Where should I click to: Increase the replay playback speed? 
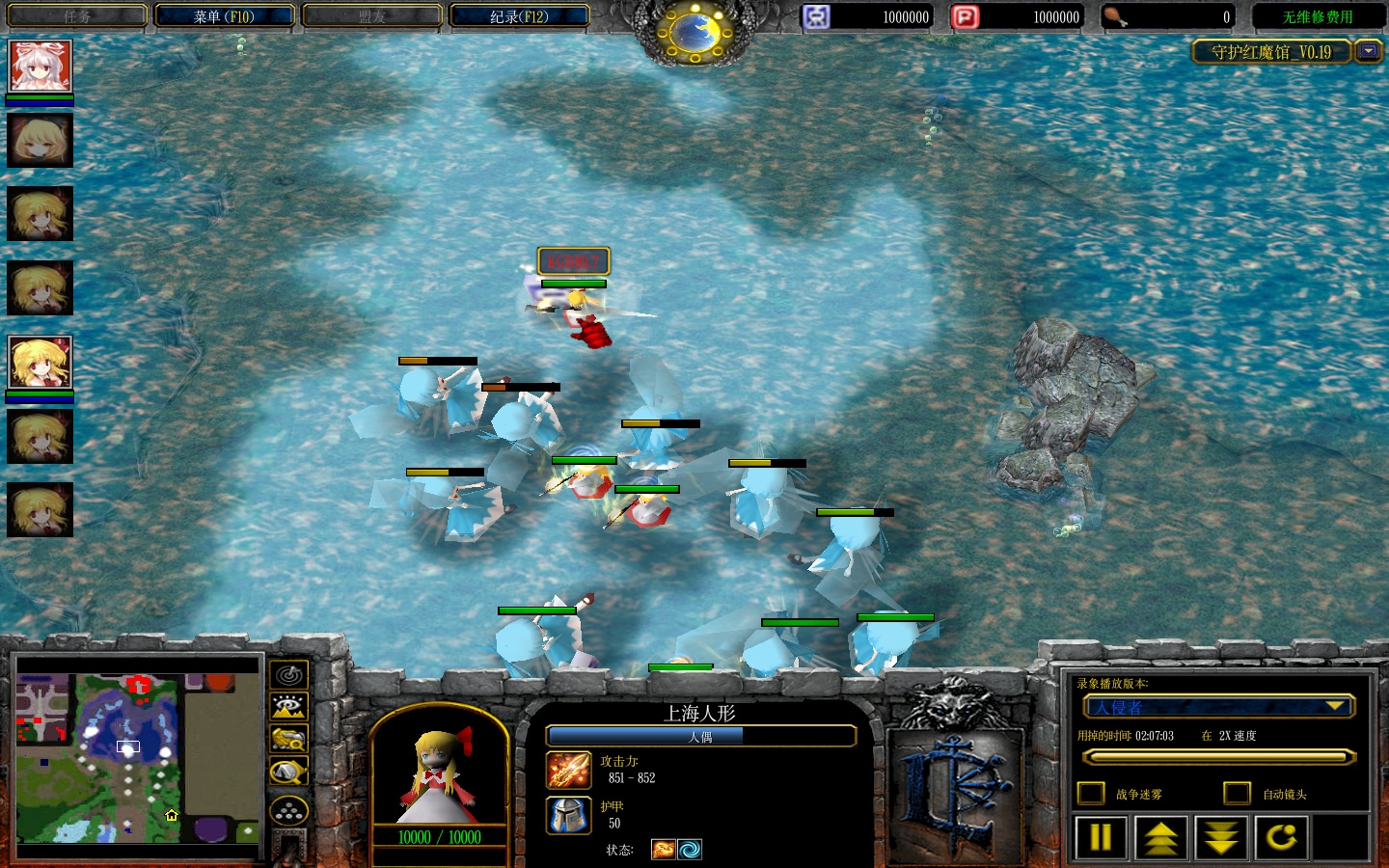[x=1160, y=837]
